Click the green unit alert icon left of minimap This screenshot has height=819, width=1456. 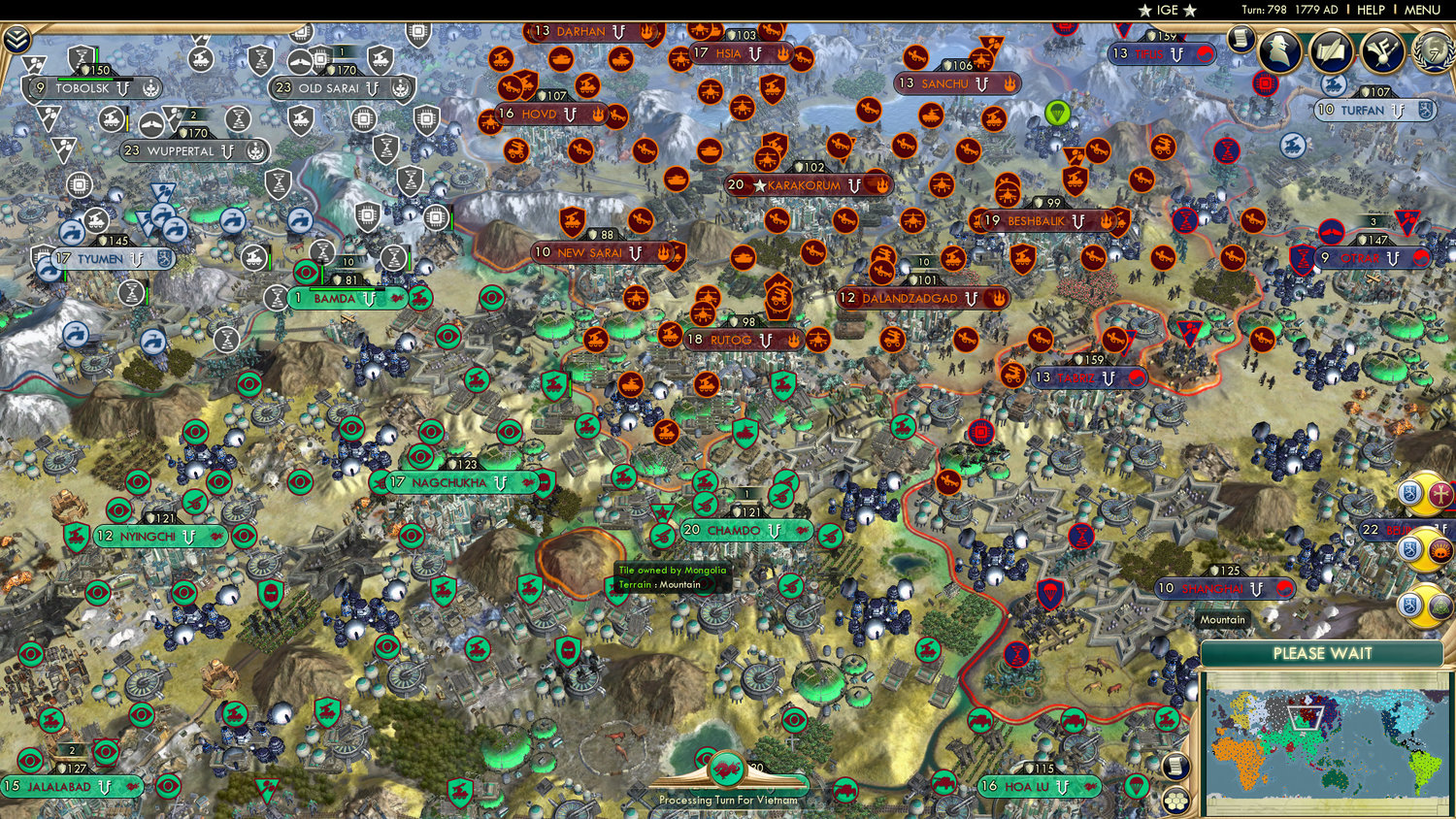coord(1167,718)
